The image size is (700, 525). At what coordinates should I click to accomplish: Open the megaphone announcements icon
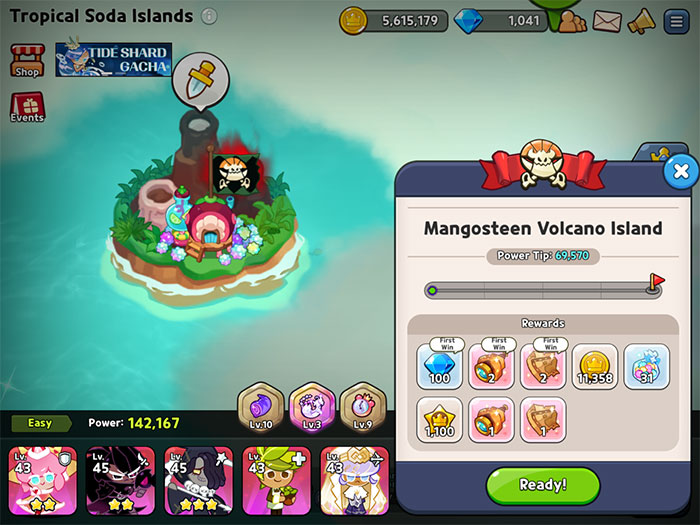click(x=641, y=20)
